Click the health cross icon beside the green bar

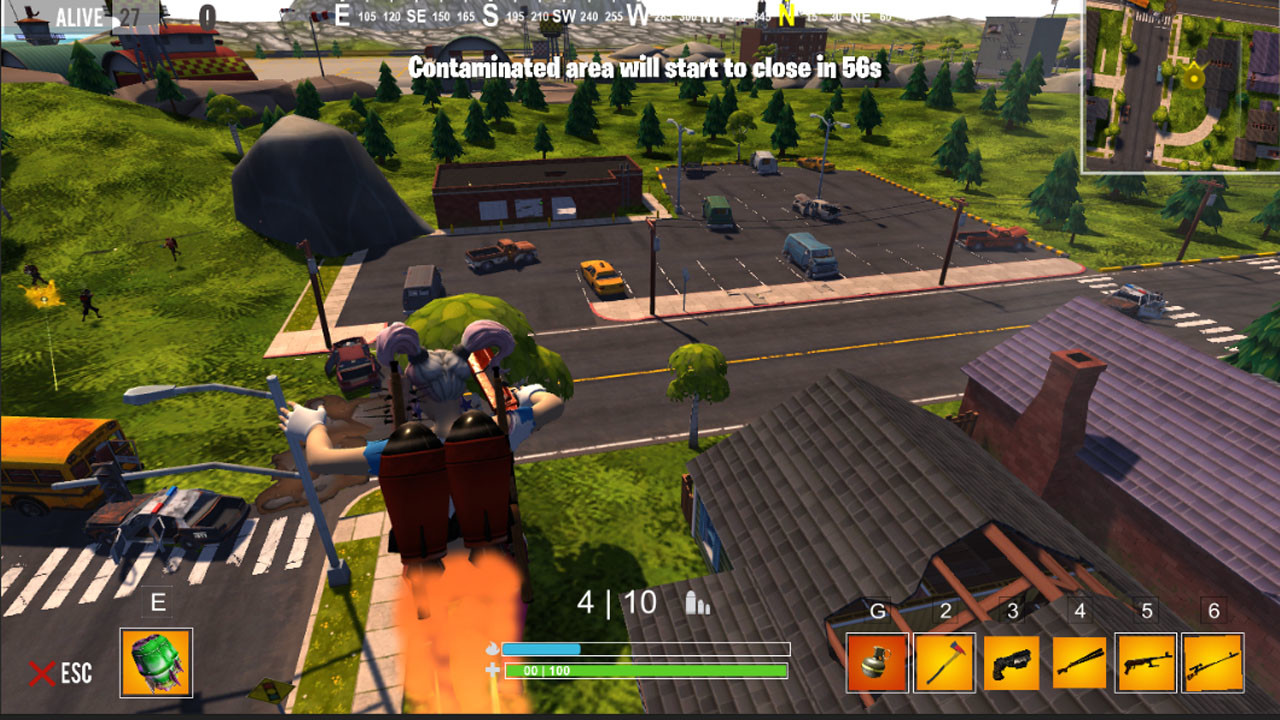click(x=490, y=670)
